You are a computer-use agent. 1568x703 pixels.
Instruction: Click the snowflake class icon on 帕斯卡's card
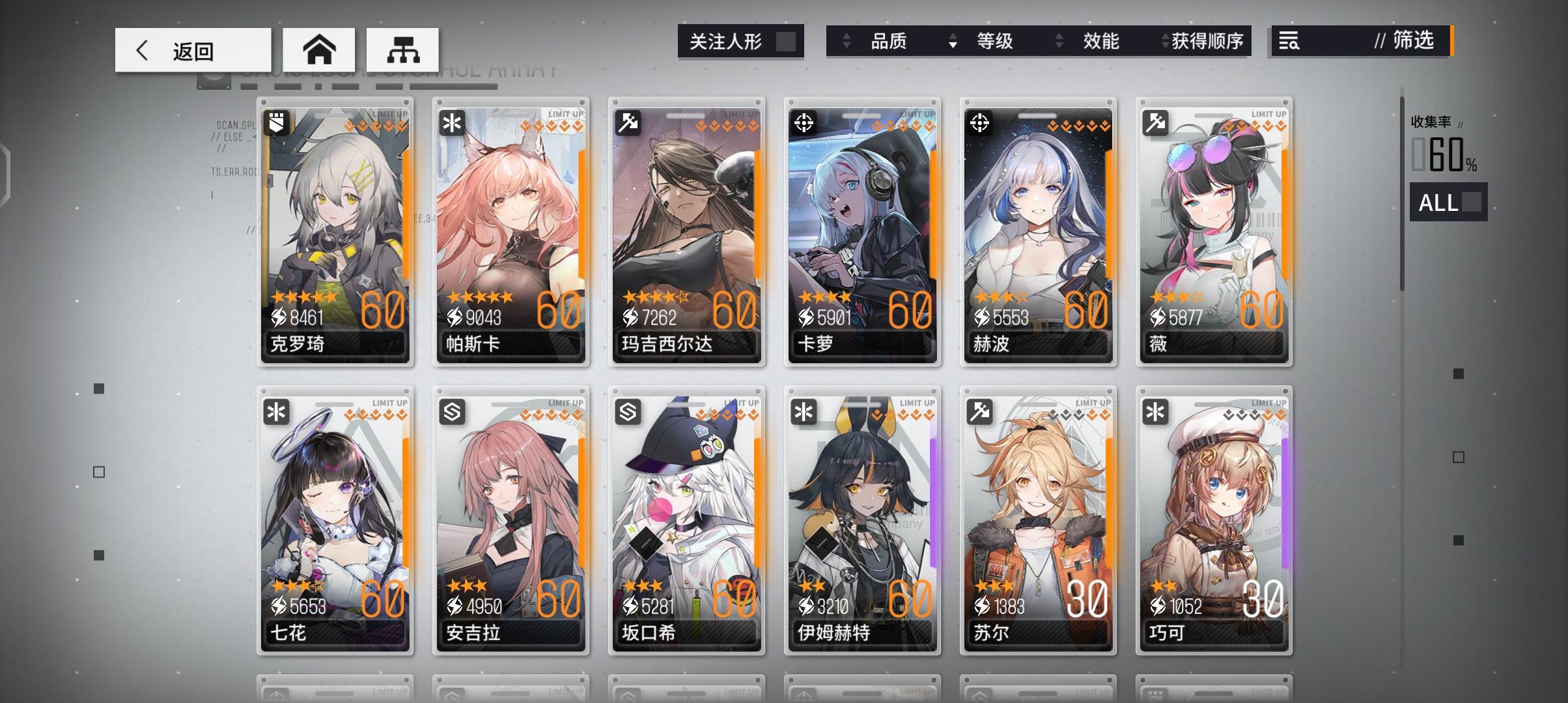pyautogui.click(x=453, y=122)
